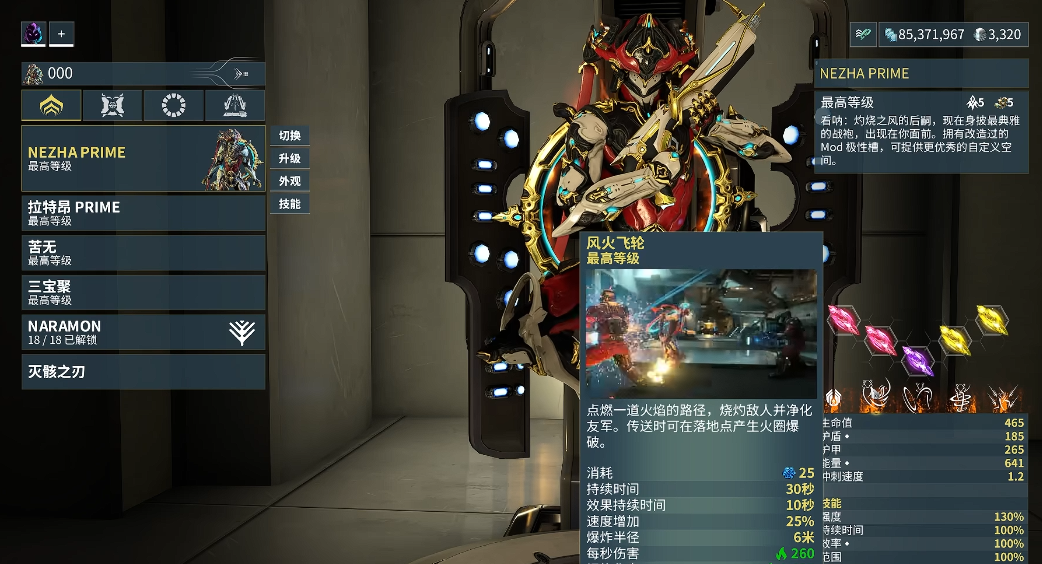Select the 拉特昂 PRIME primary weapon row
This screenshot has height=564, width=1042.
[143, 213]
